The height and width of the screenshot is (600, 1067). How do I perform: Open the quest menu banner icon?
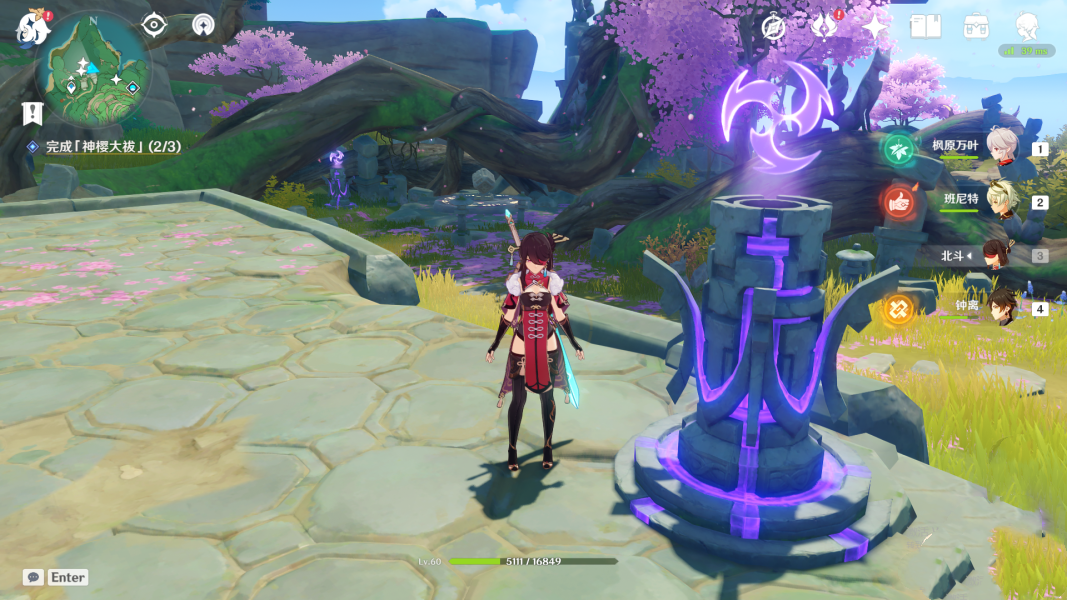tap(33, 112)
